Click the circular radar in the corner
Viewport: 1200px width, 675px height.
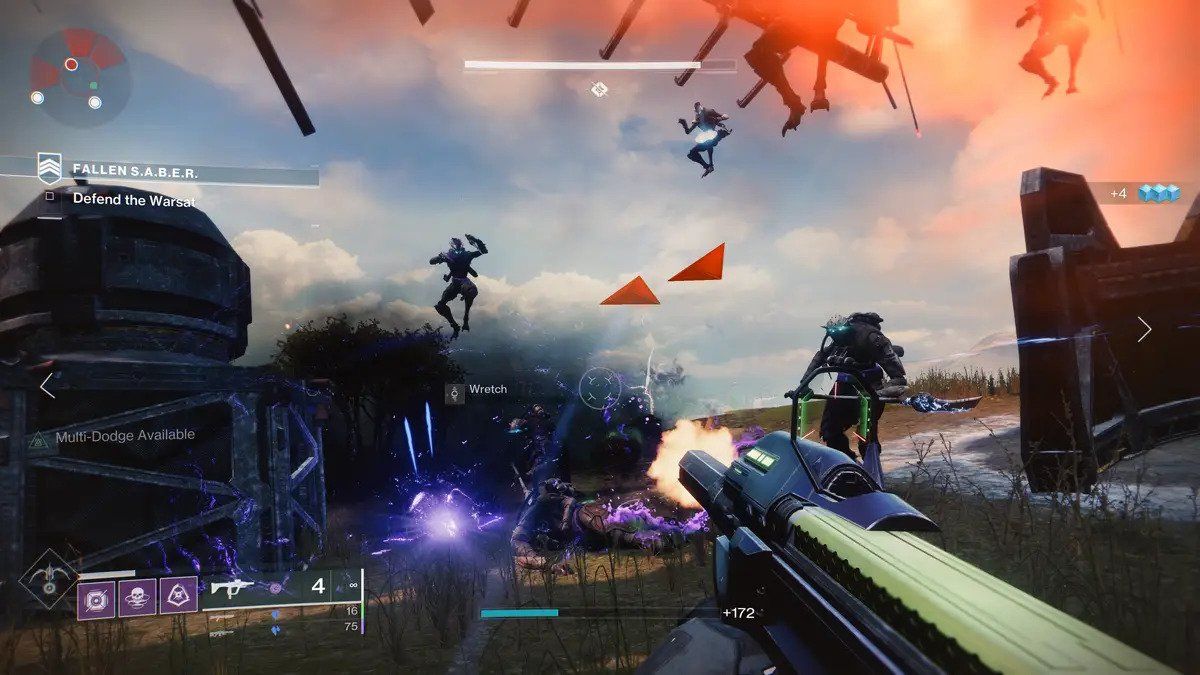pos(80,78)
